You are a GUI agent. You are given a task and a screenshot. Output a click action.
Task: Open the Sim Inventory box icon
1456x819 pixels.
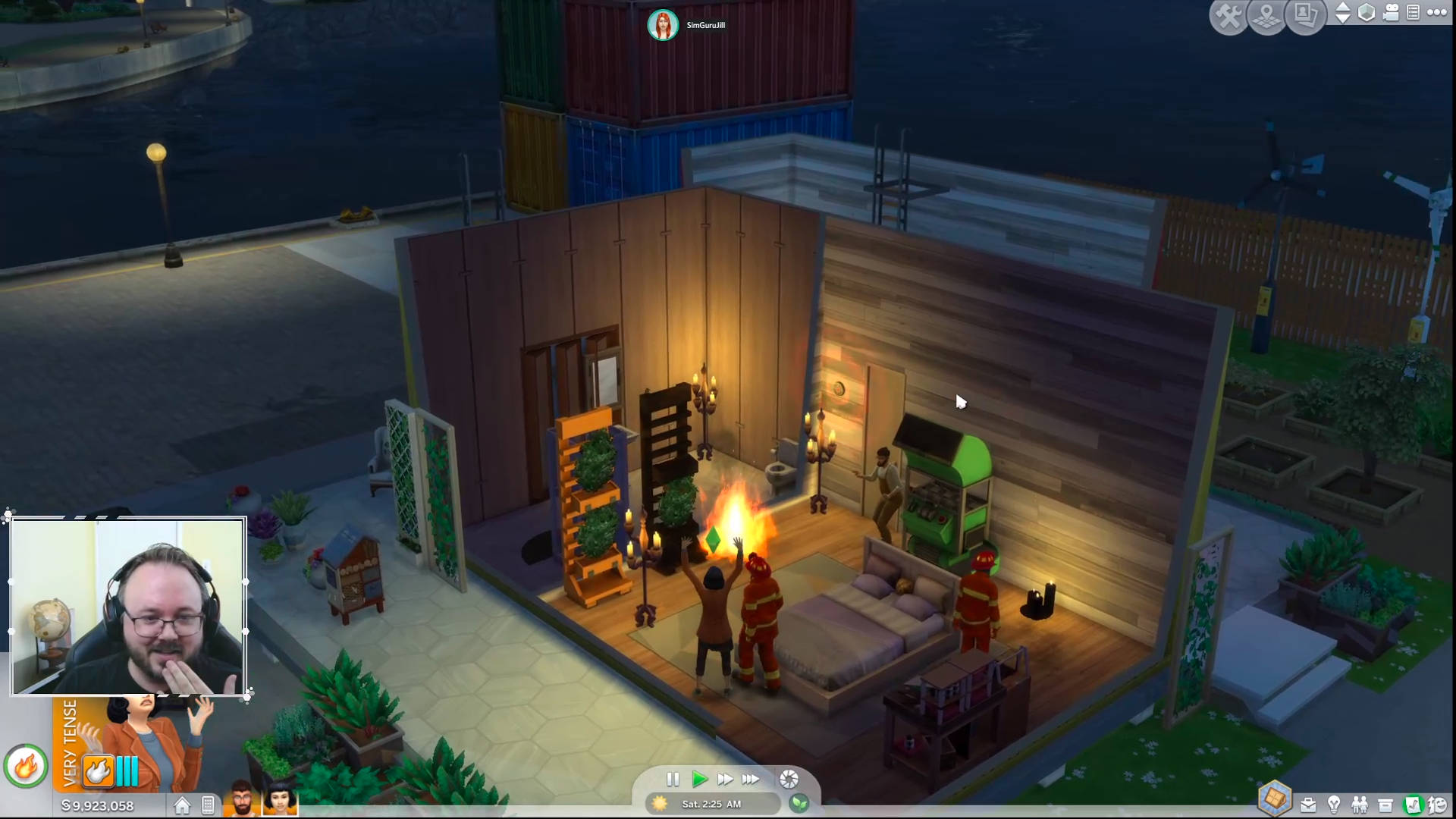click(1385, 805)
